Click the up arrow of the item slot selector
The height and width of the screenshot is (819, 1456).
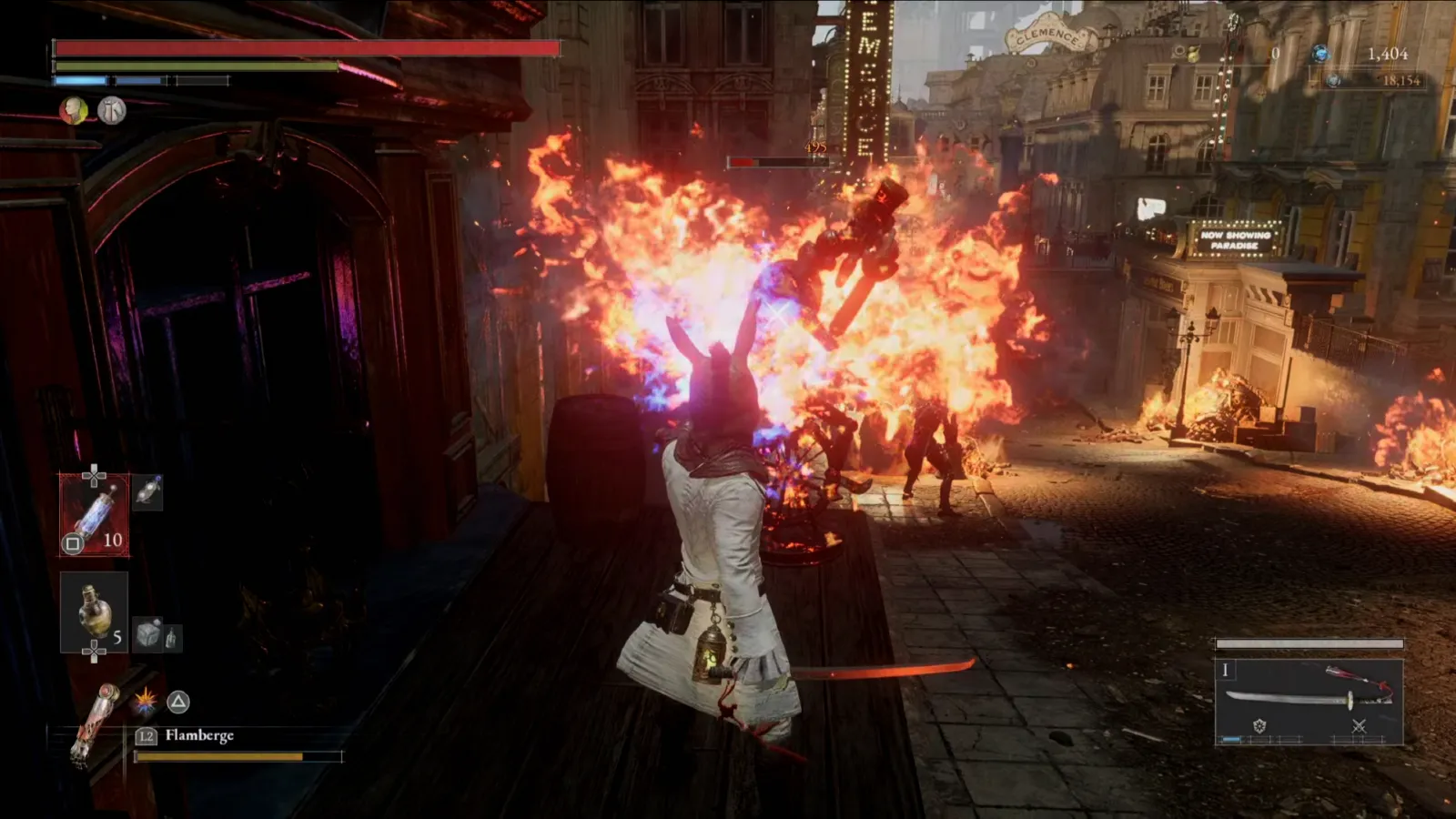tap(92, 470)
